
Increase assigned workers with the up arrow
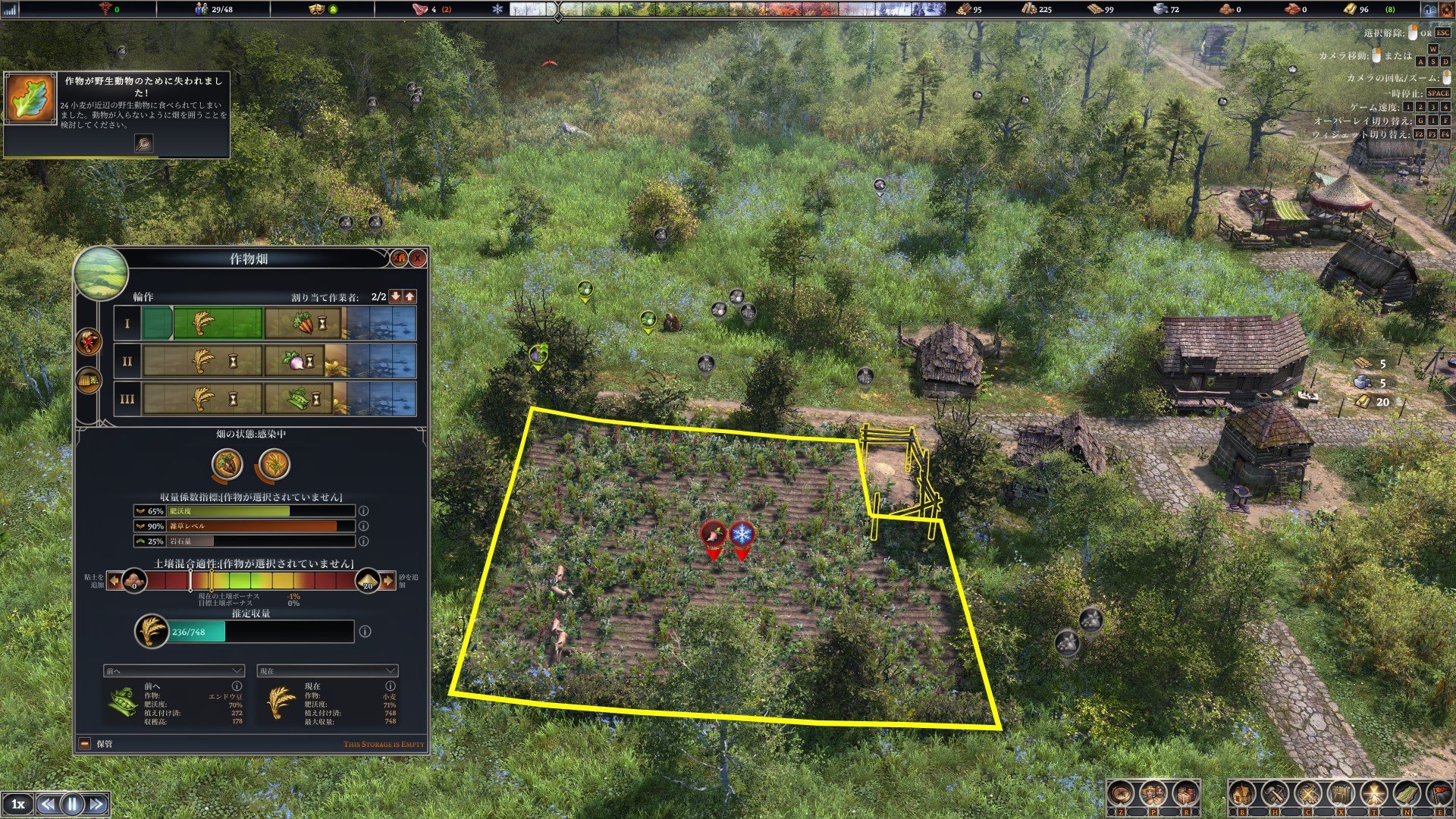(x=409, y=297)
